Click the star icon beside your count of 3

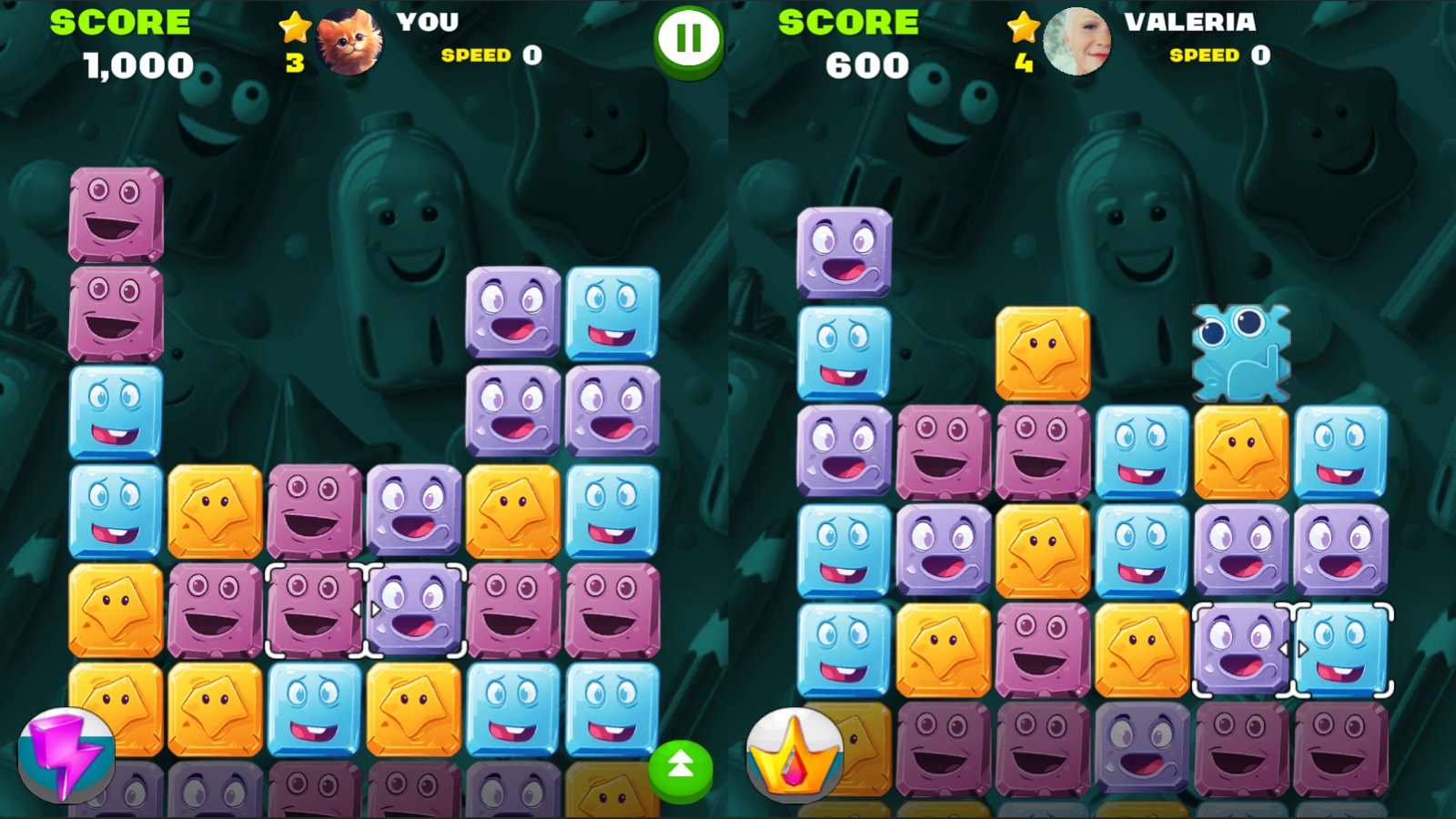[293, 27]
